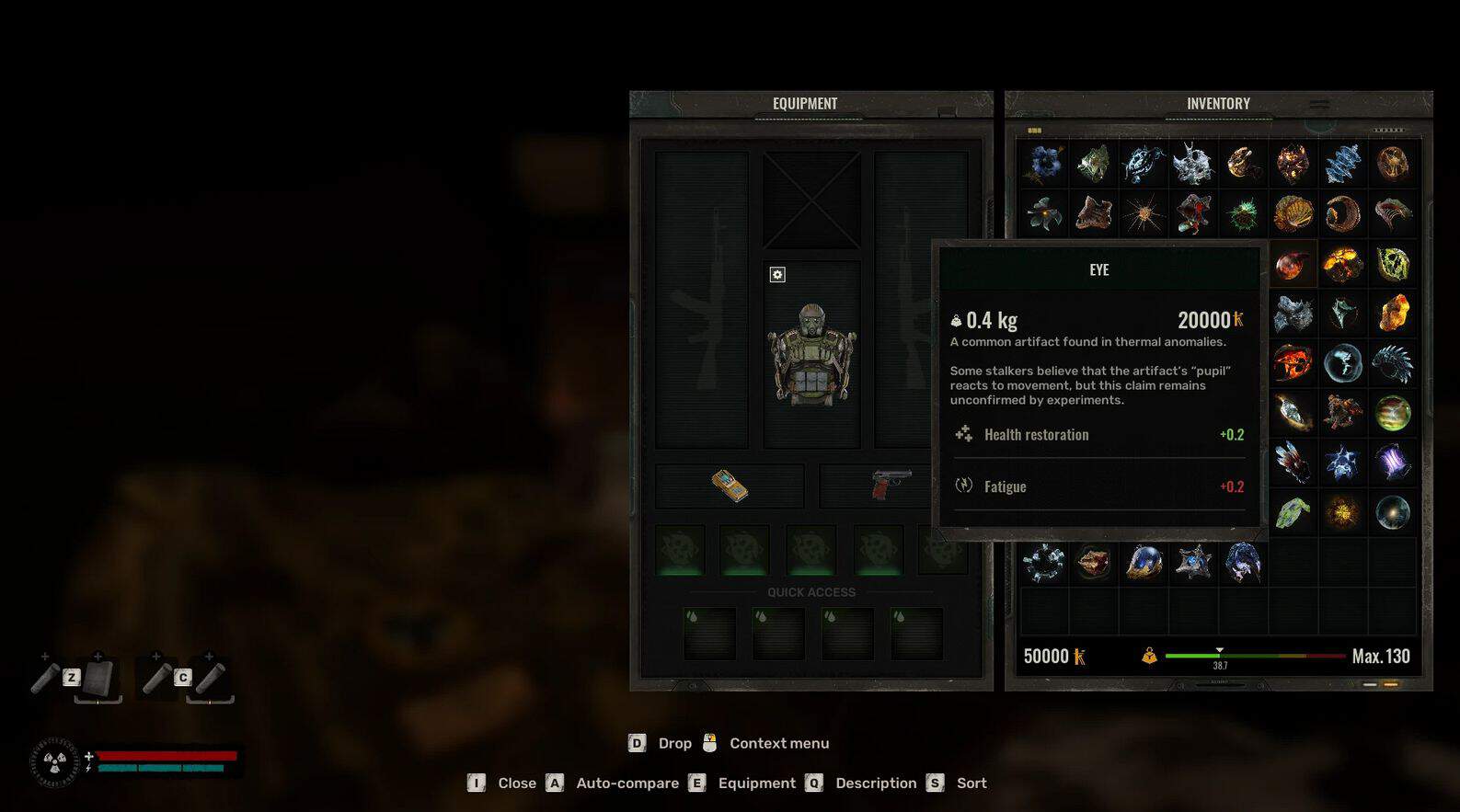Screen dimensions: 1460x812
Task: Select the molten lava rock artifact
Action: (1342, 265)
